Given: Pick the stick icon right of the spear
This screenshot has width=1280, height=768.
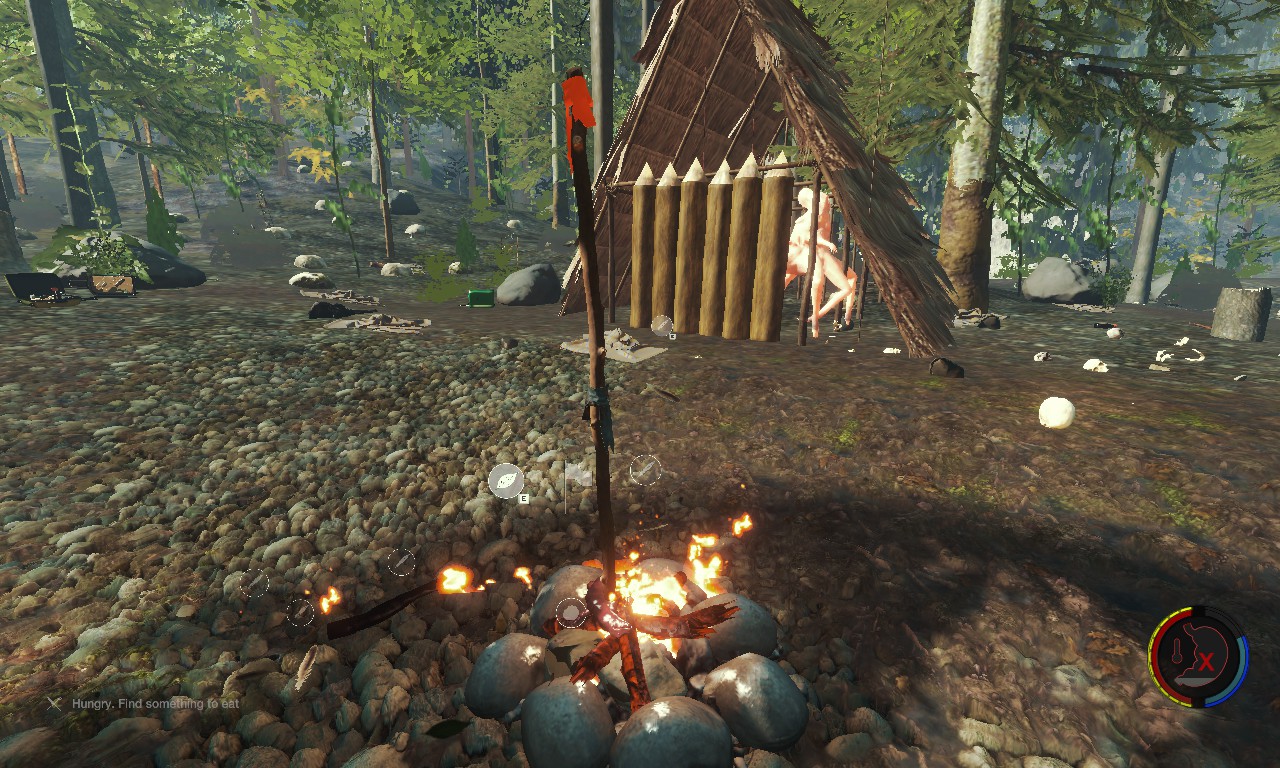Looking at the screenshot, I should [x=645, y=469].
